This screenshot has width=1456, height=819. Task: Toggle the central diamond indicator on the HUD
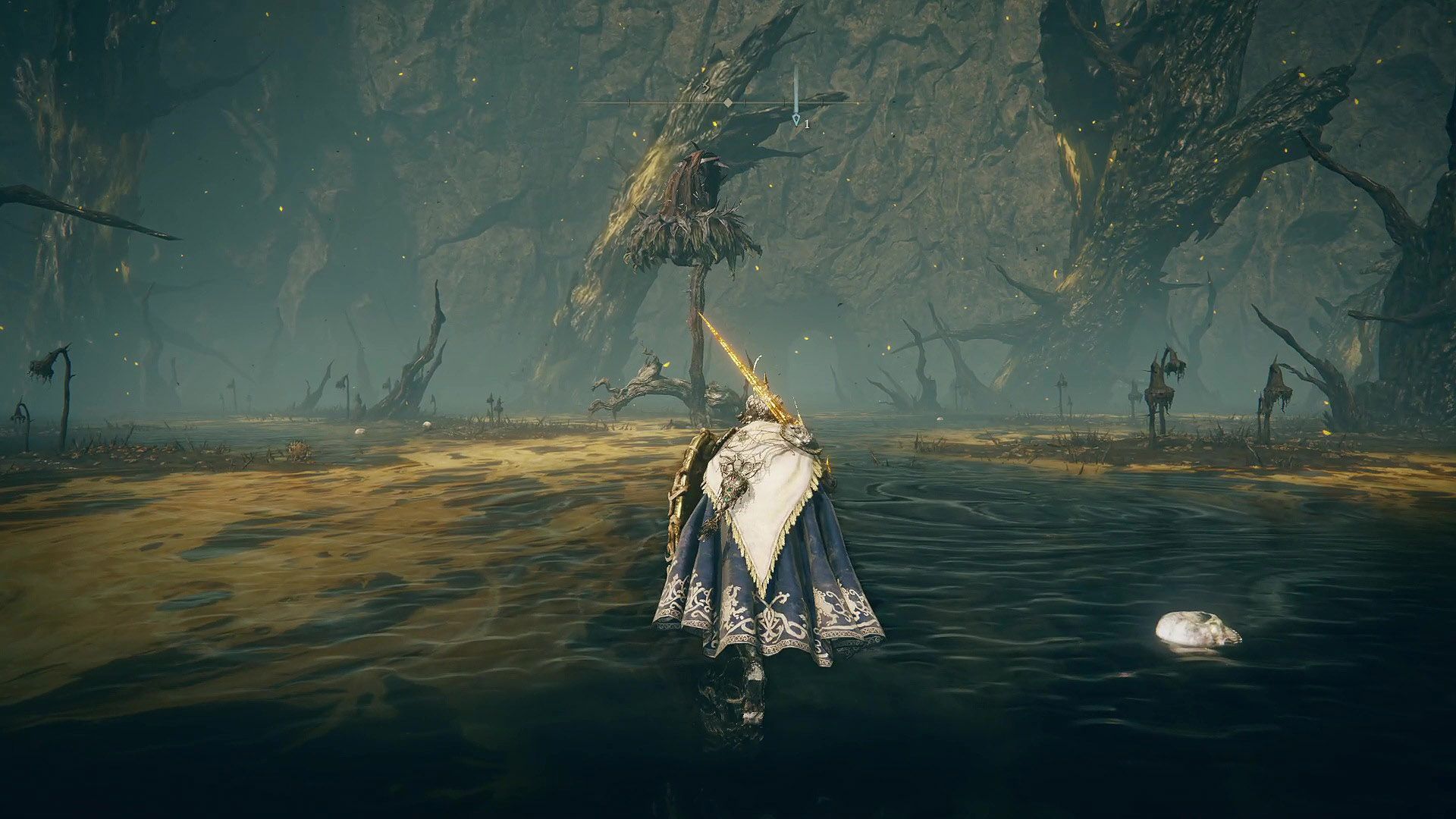pos(728,102)
